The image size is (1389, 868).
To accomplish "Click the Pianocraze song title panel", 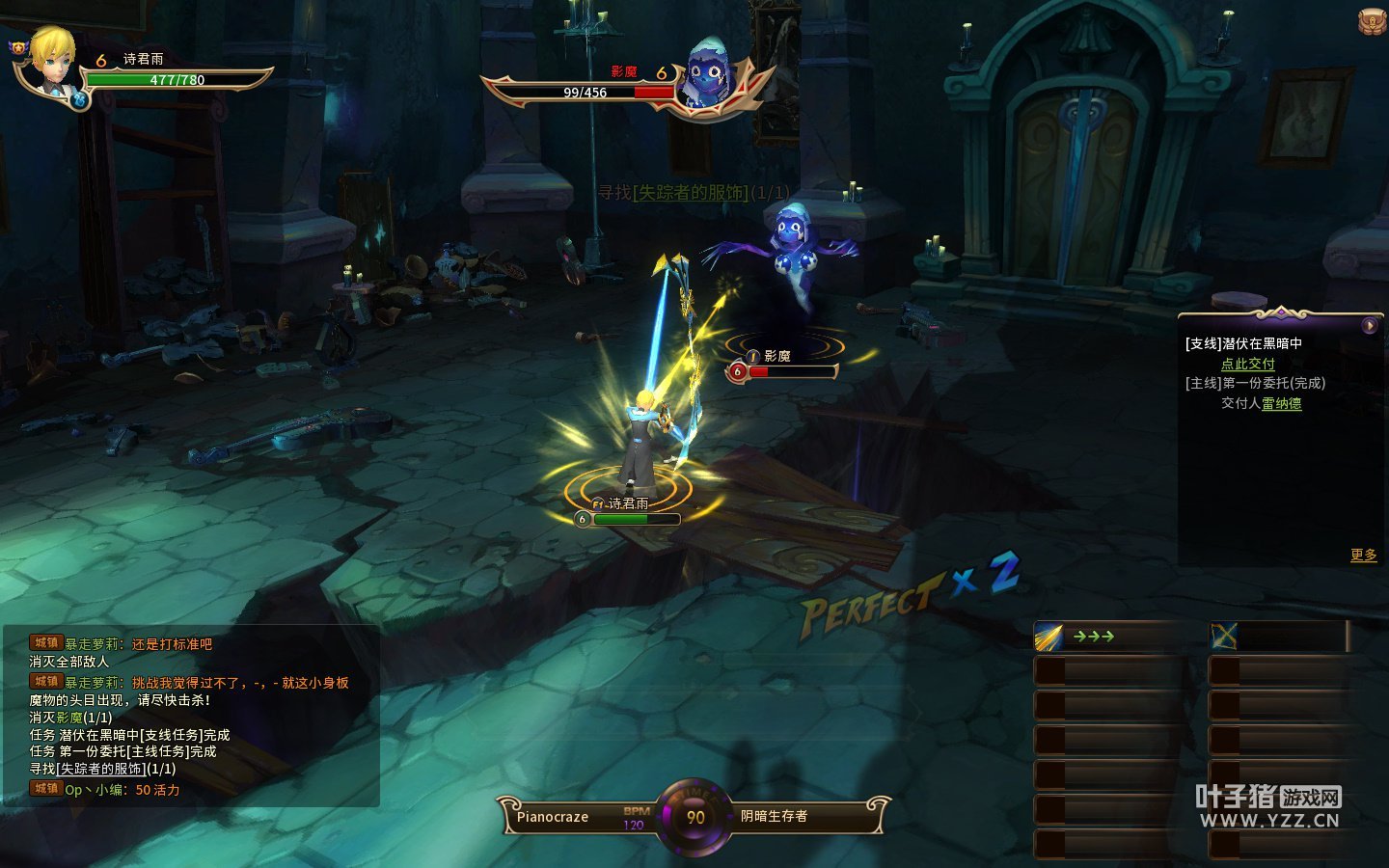I will click(553, 817).
